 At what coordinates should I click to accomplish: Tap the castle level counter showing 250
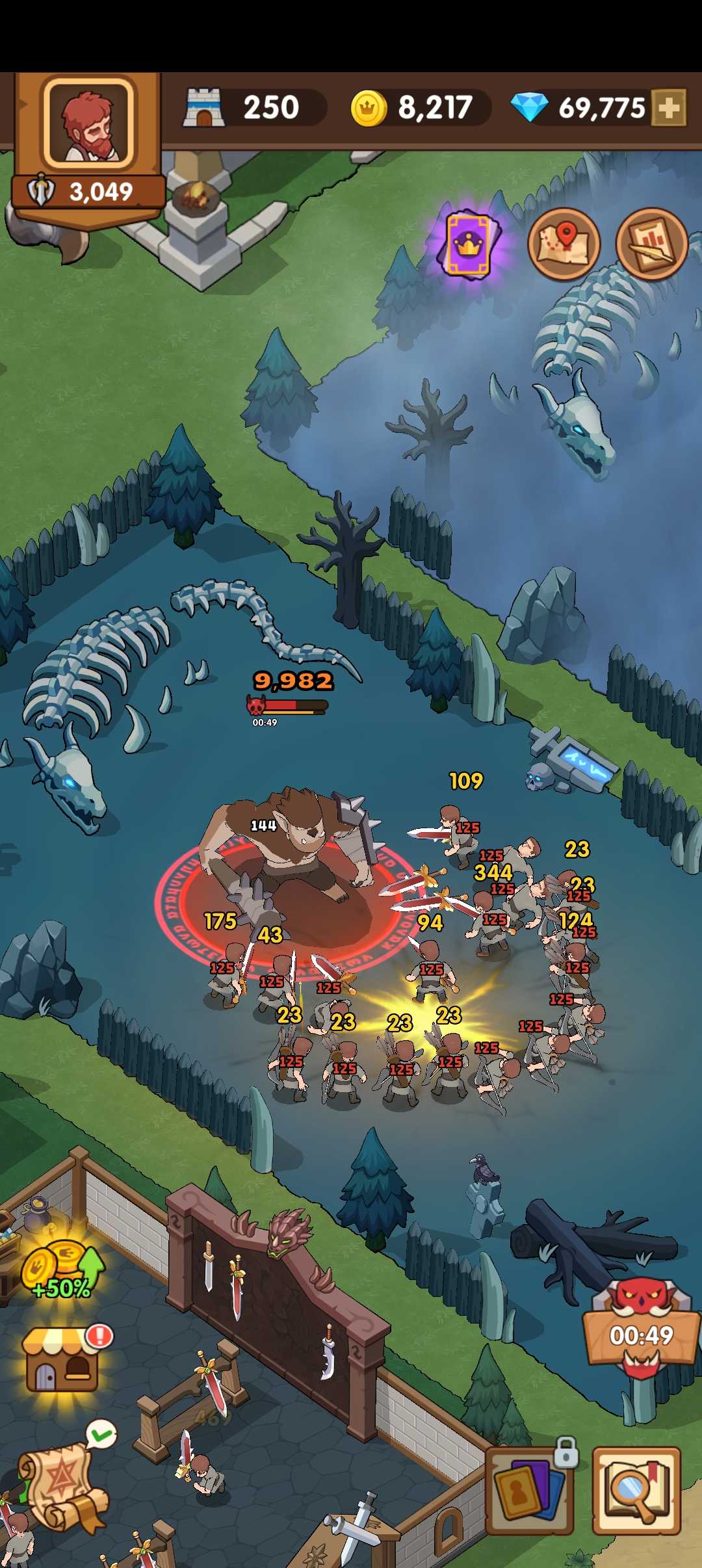[253, 108]
